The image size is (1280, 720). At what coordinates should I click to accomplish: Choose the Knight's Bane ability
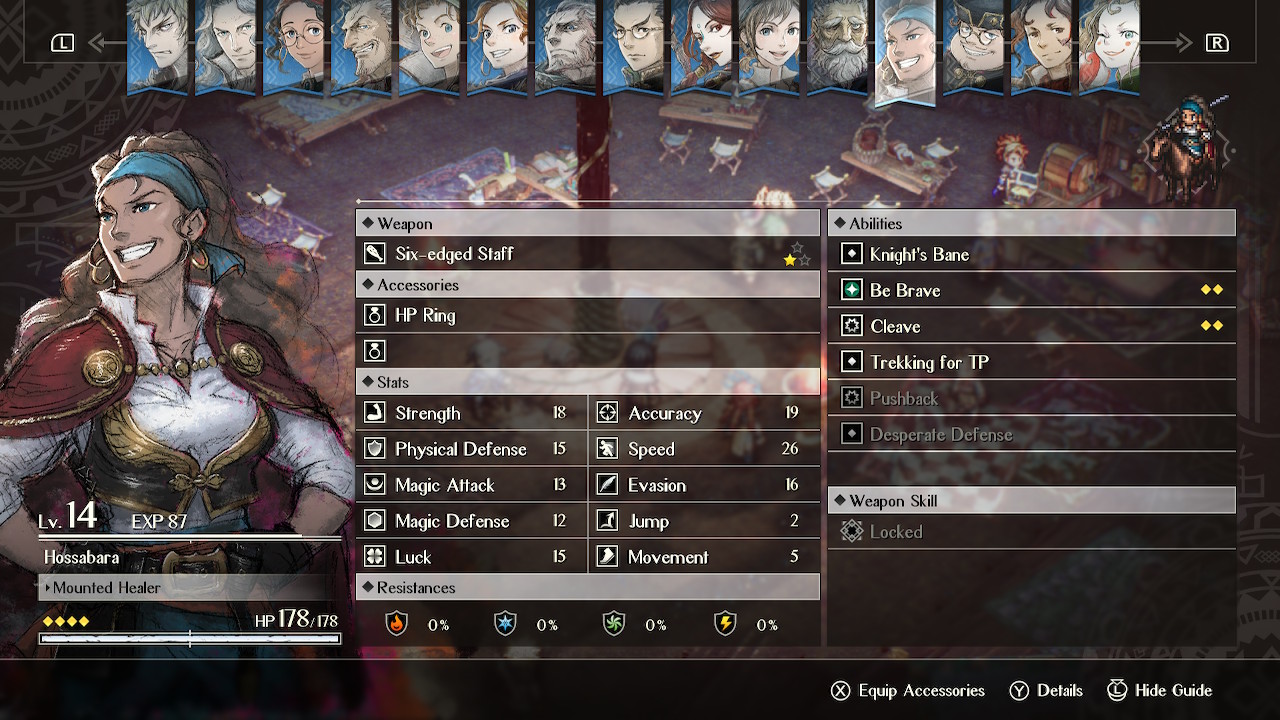(1031, 255)
